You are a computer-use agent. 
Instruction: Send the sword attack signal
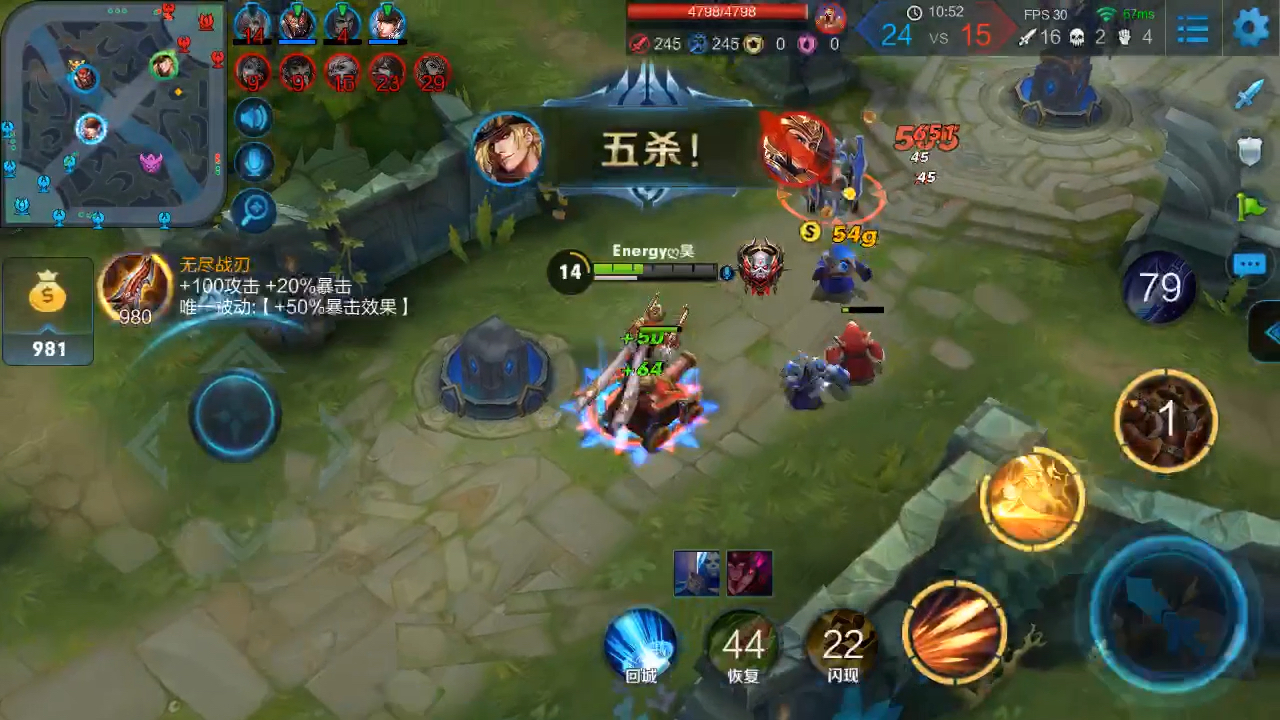(x=1250, y=95)
